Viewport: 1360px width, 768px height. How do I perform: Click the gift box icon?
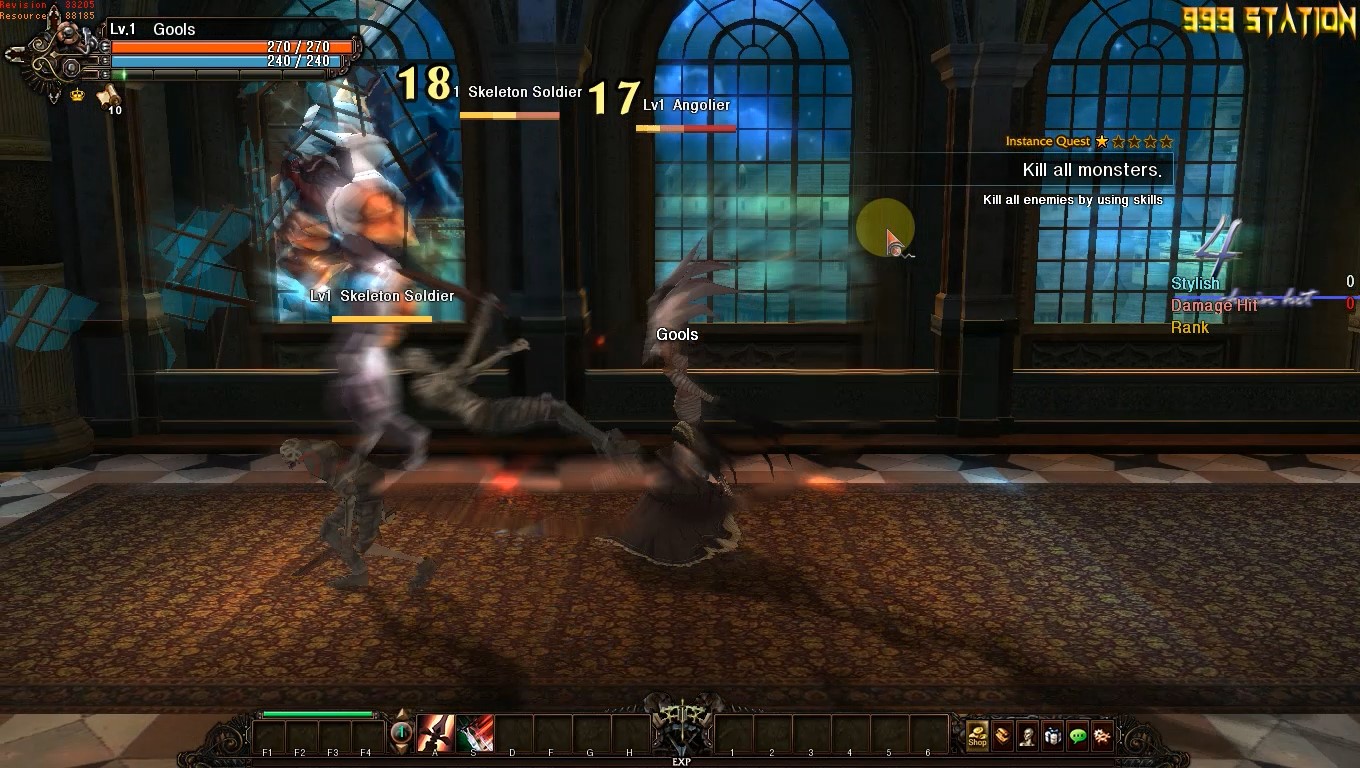[x=1052, y=736]
